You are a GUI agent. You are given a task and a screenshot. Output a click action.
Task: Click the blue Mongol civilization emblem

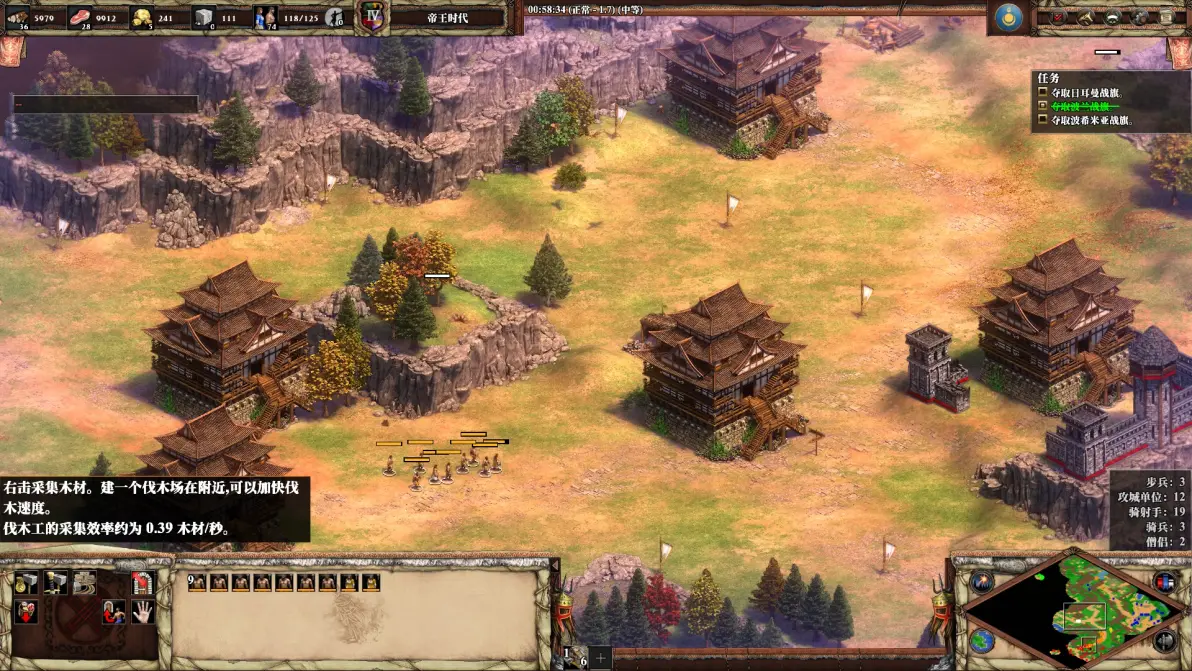coord(1008,17)
